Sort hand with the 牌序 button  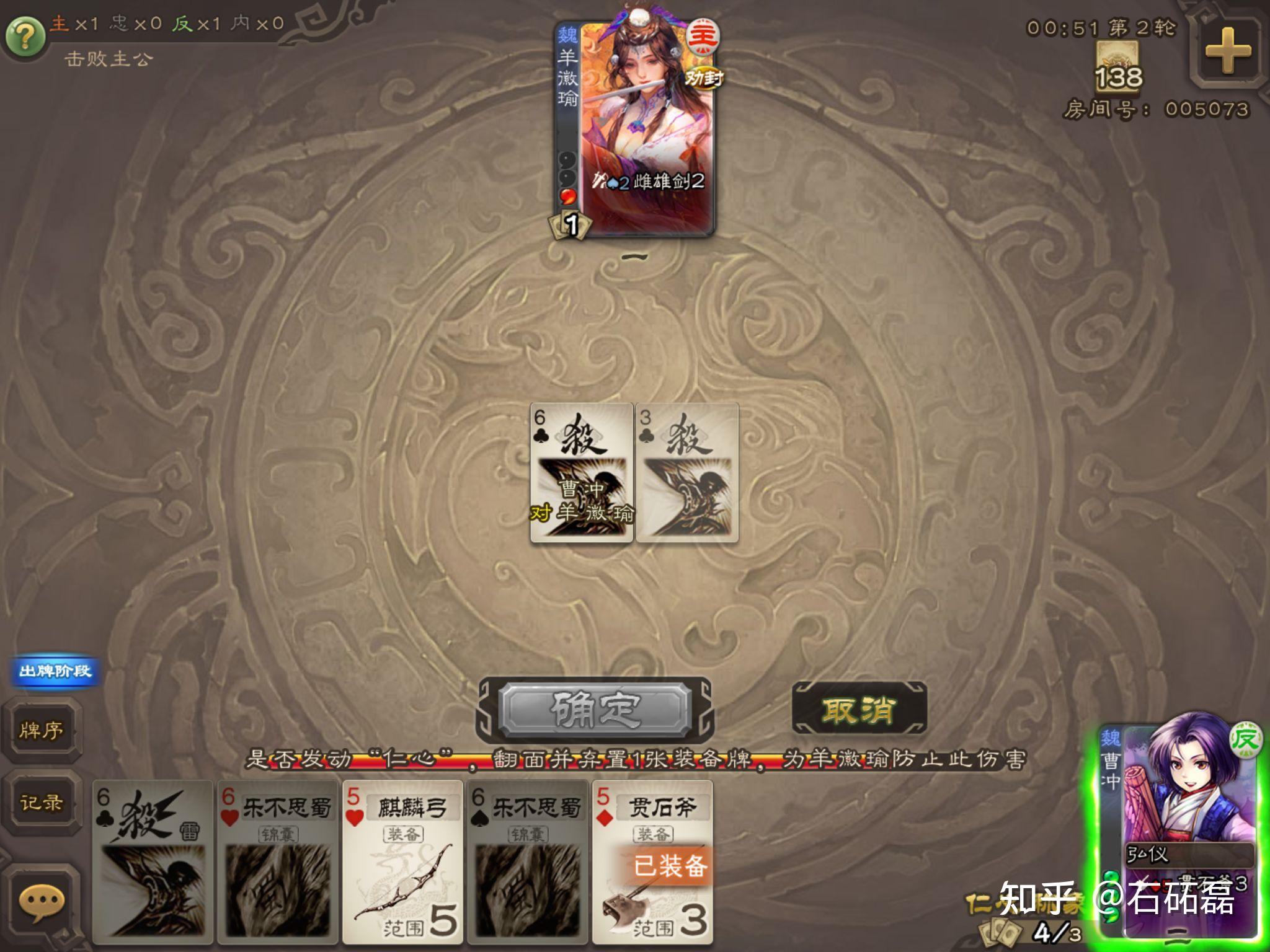click(x=41, y=730)
